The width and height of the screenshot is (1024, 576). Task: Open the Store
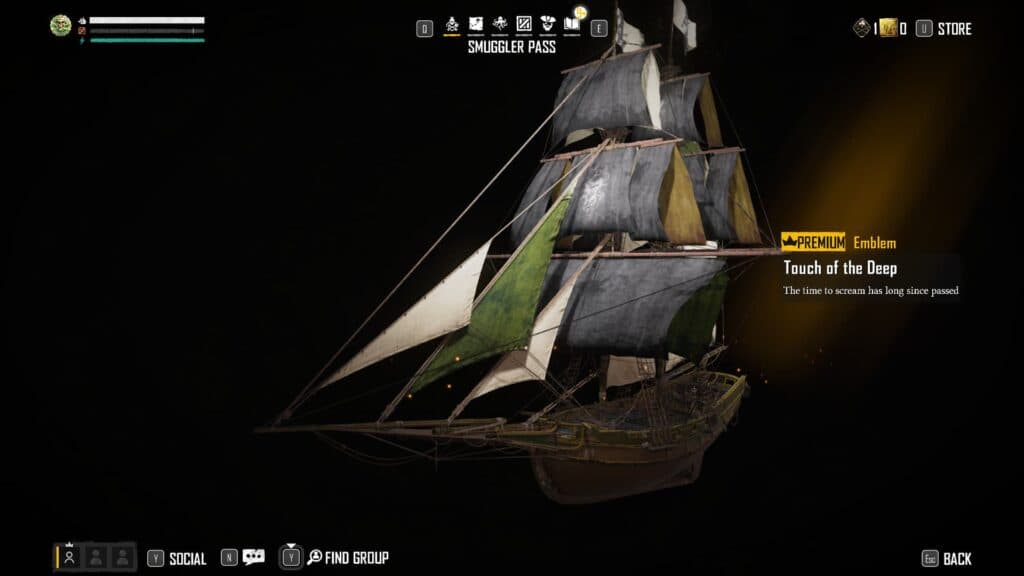tap(953, 29)
